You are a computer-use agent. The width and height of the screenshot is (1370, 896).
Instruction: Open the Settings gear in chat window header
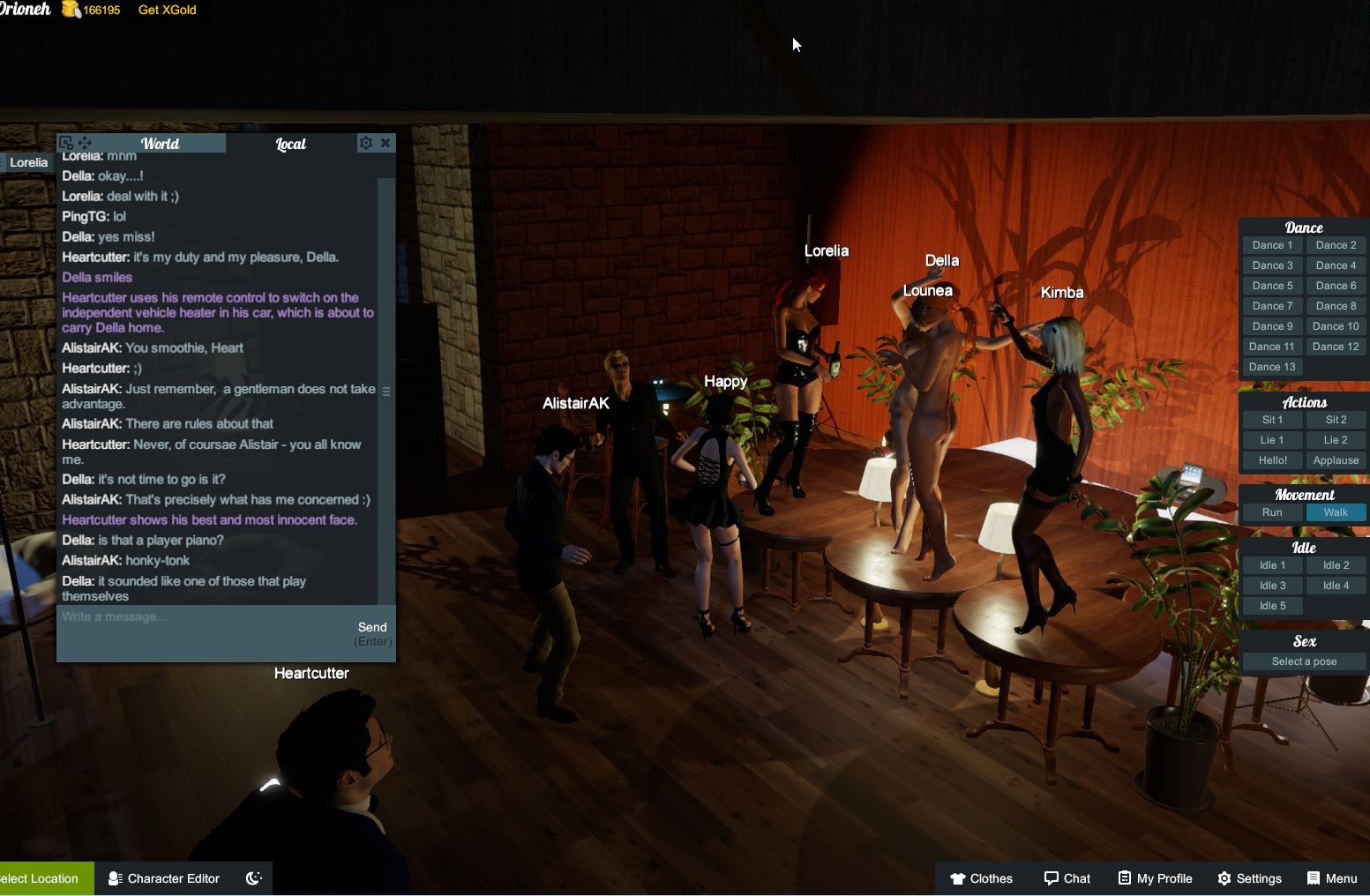tap(366, 143)
